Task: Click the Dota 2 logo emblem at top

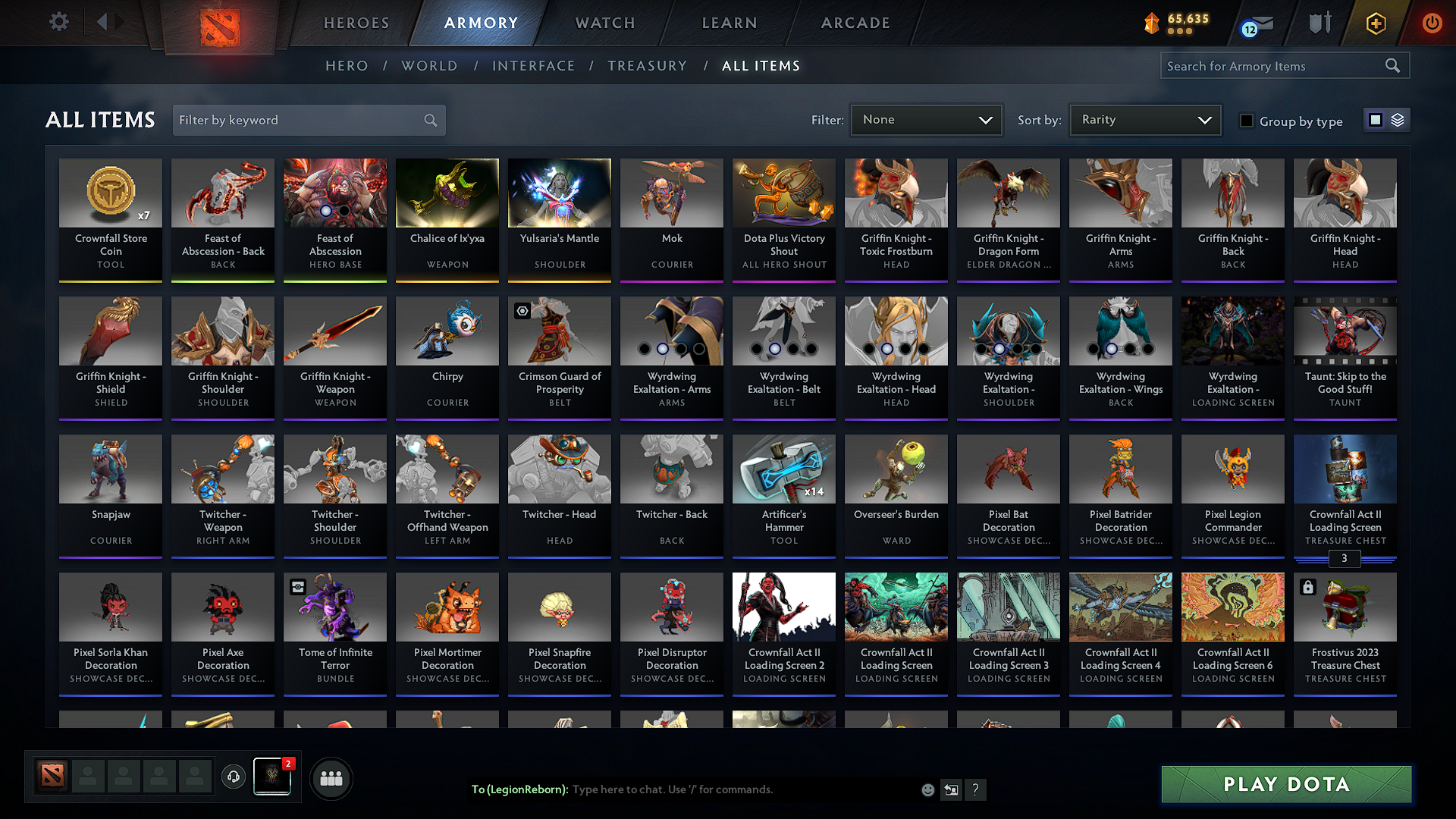Action: coord(220,23)
